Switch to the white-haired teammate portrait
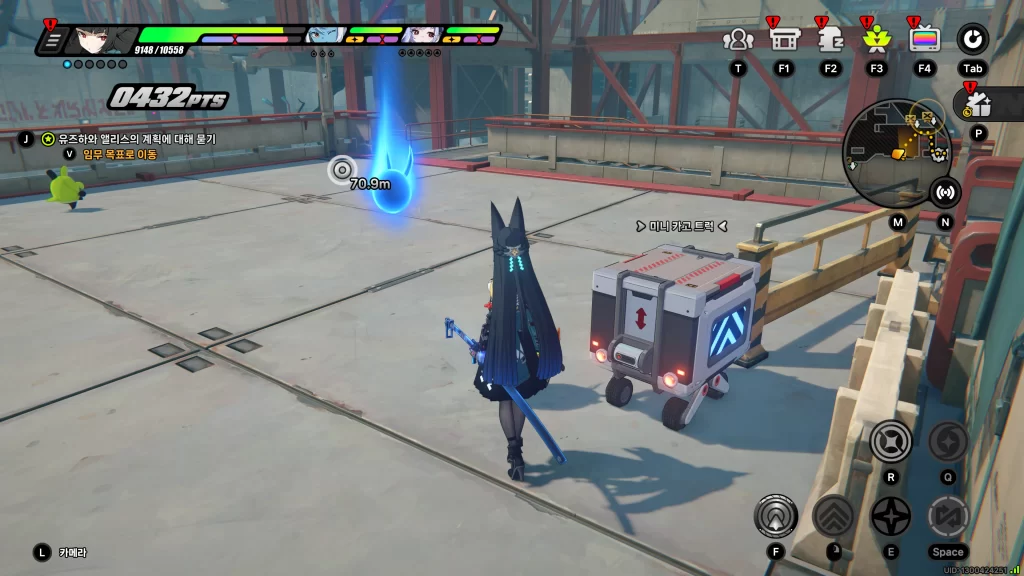The image size is (1024, 576). point(420,36)
